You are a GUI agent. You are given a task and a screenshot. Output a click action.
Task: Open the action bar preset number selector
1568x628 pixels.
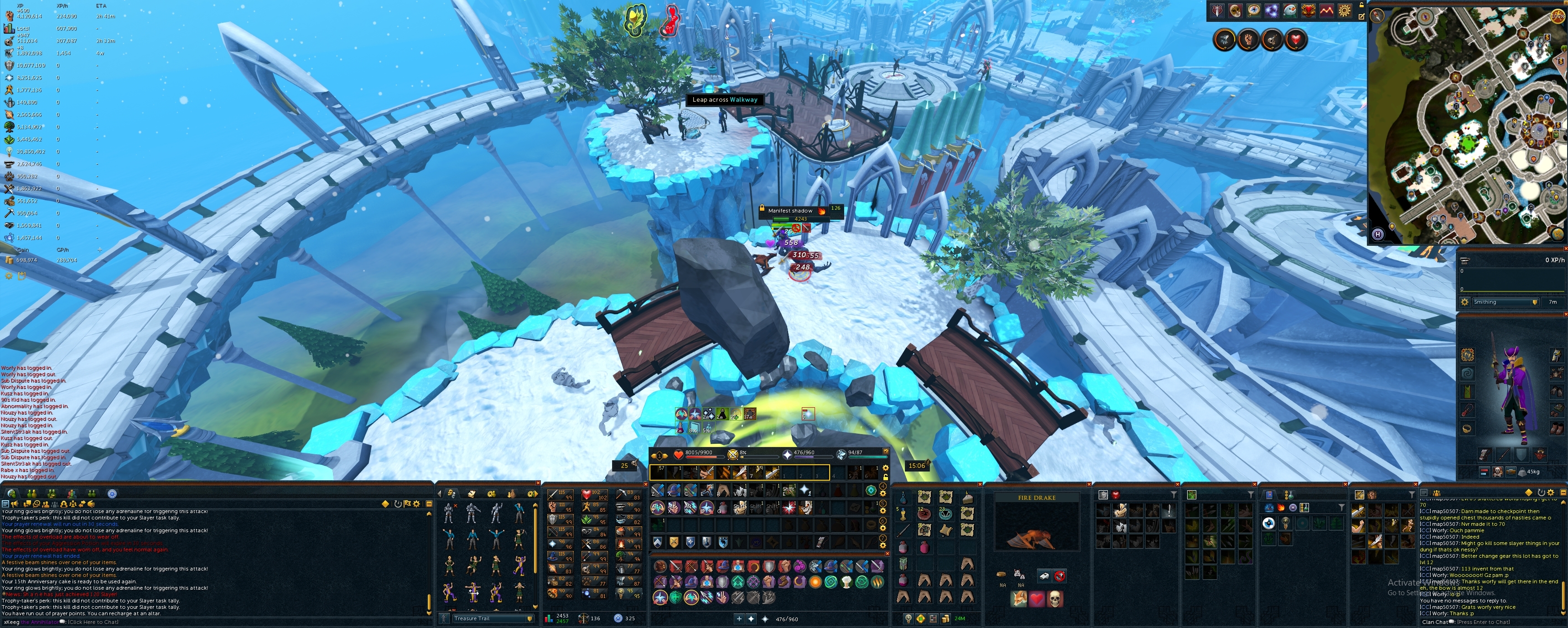coord(660,456)
